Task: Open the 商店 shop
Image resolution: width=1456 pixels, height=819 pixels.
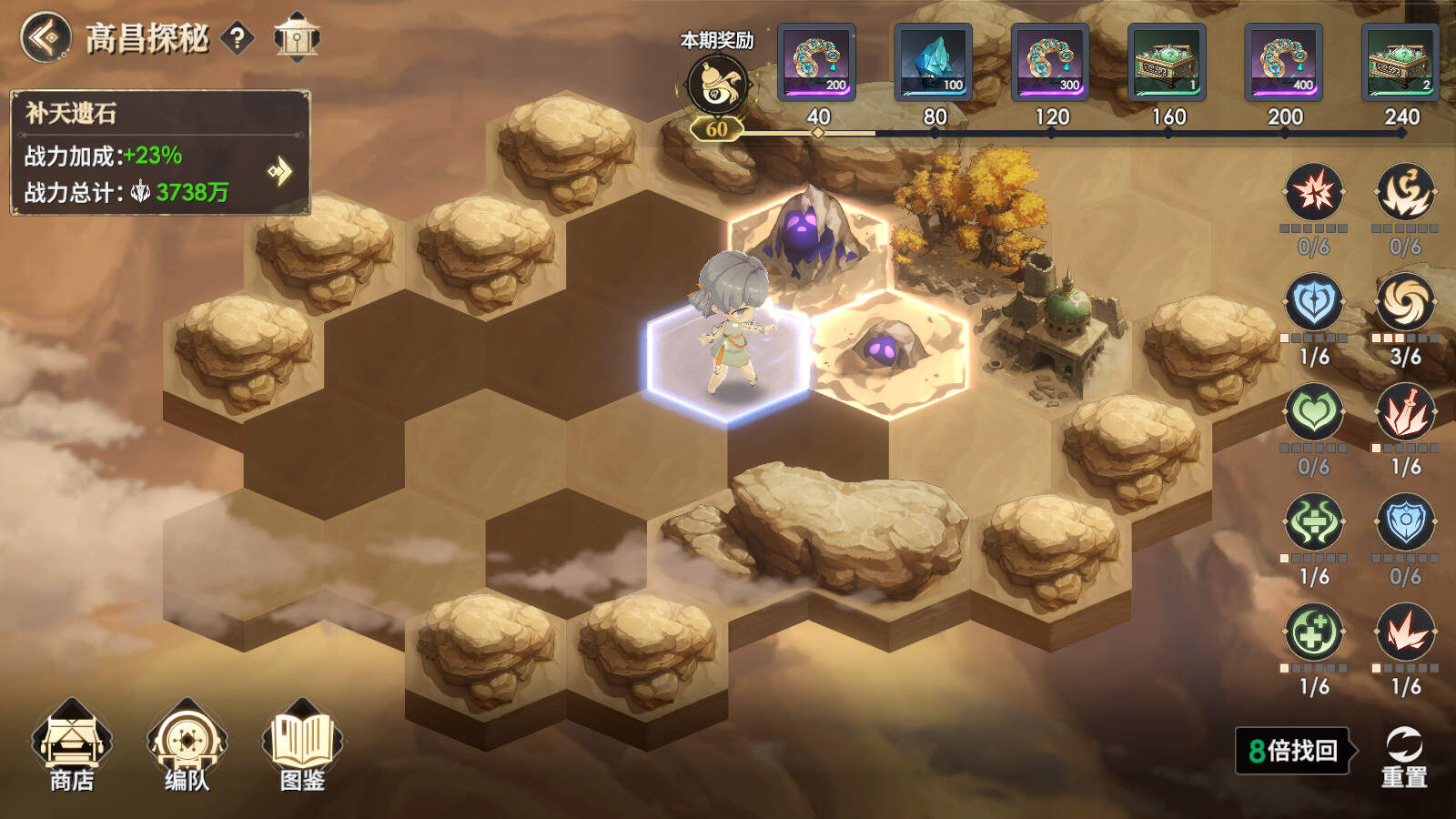Action: (x=71, y=746)
